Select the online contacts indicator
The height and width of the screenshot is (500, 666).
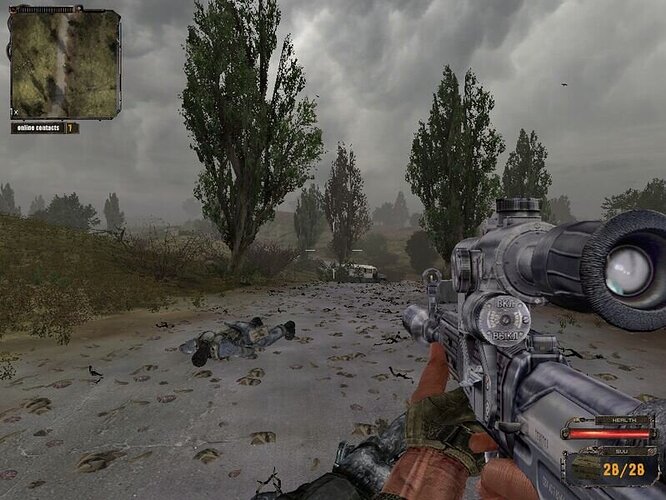[x=44, y=128]
